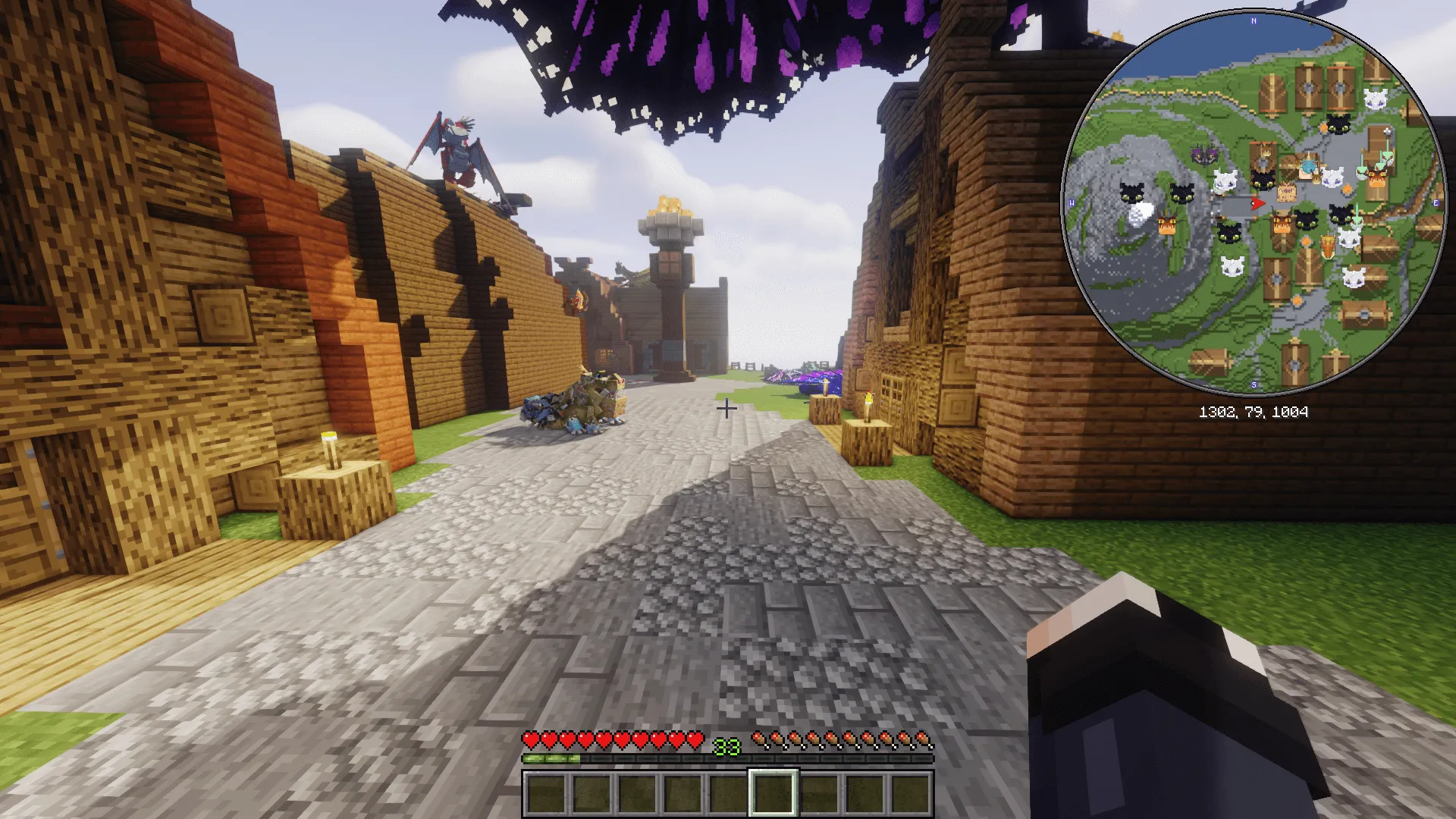Screen dimensions: 1456x819
Task: Click the S compass marker at minimap bottom
Action: 1253,383
